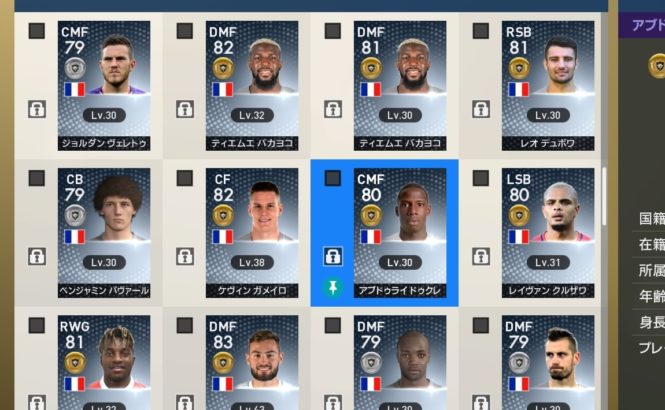Tick the checkbox on the LSB 80 Kurzawa card

tap(481, 178)
